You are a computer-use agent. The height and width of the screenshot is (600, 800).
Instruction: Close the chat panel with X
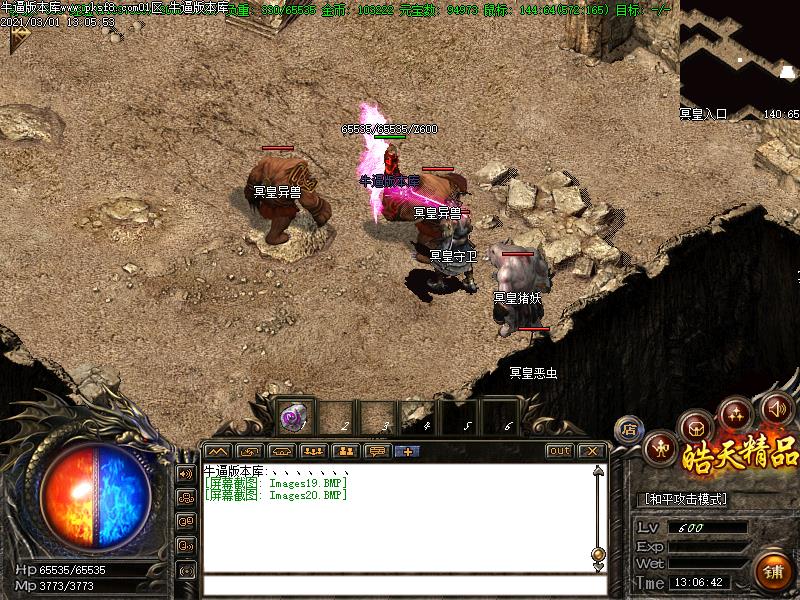click(591, 451)
